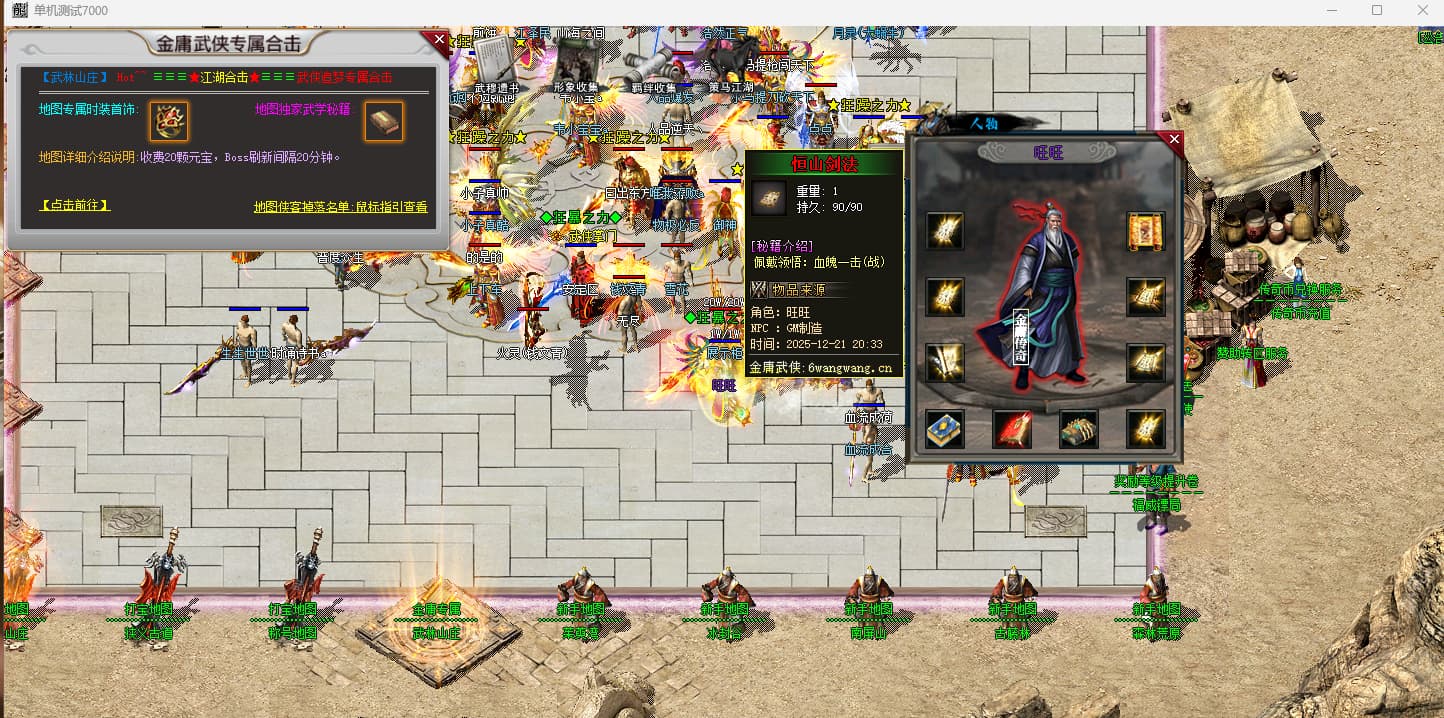Select the golden scroll equipment slot
Screen dimensions: 1444x718
click(x=1145, y=231)
